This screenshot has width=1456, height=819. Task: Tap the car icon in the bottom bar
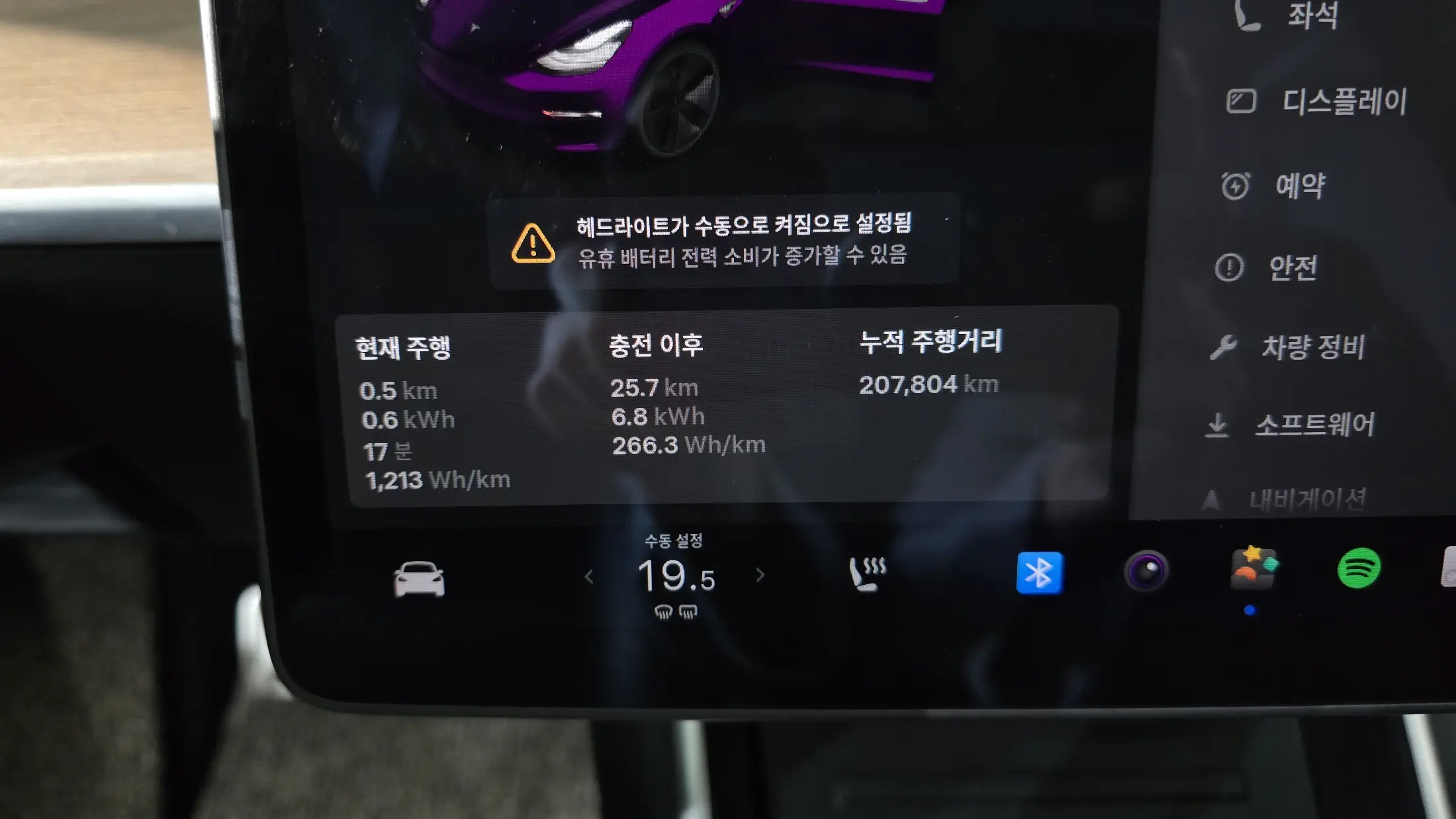point(419,579)
